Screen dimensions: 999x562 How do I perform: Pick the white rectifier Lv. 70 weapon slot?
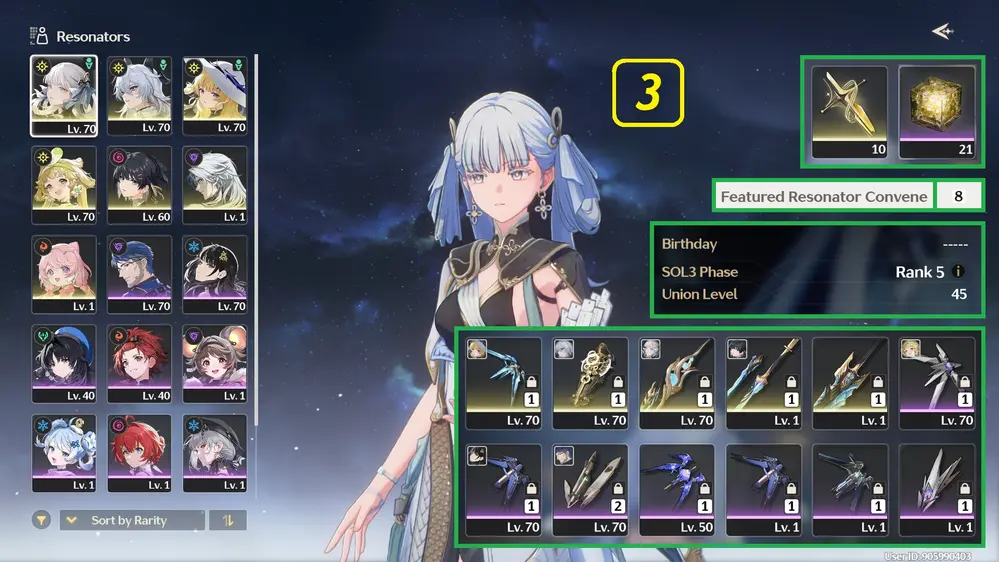[x=937, y=383]
